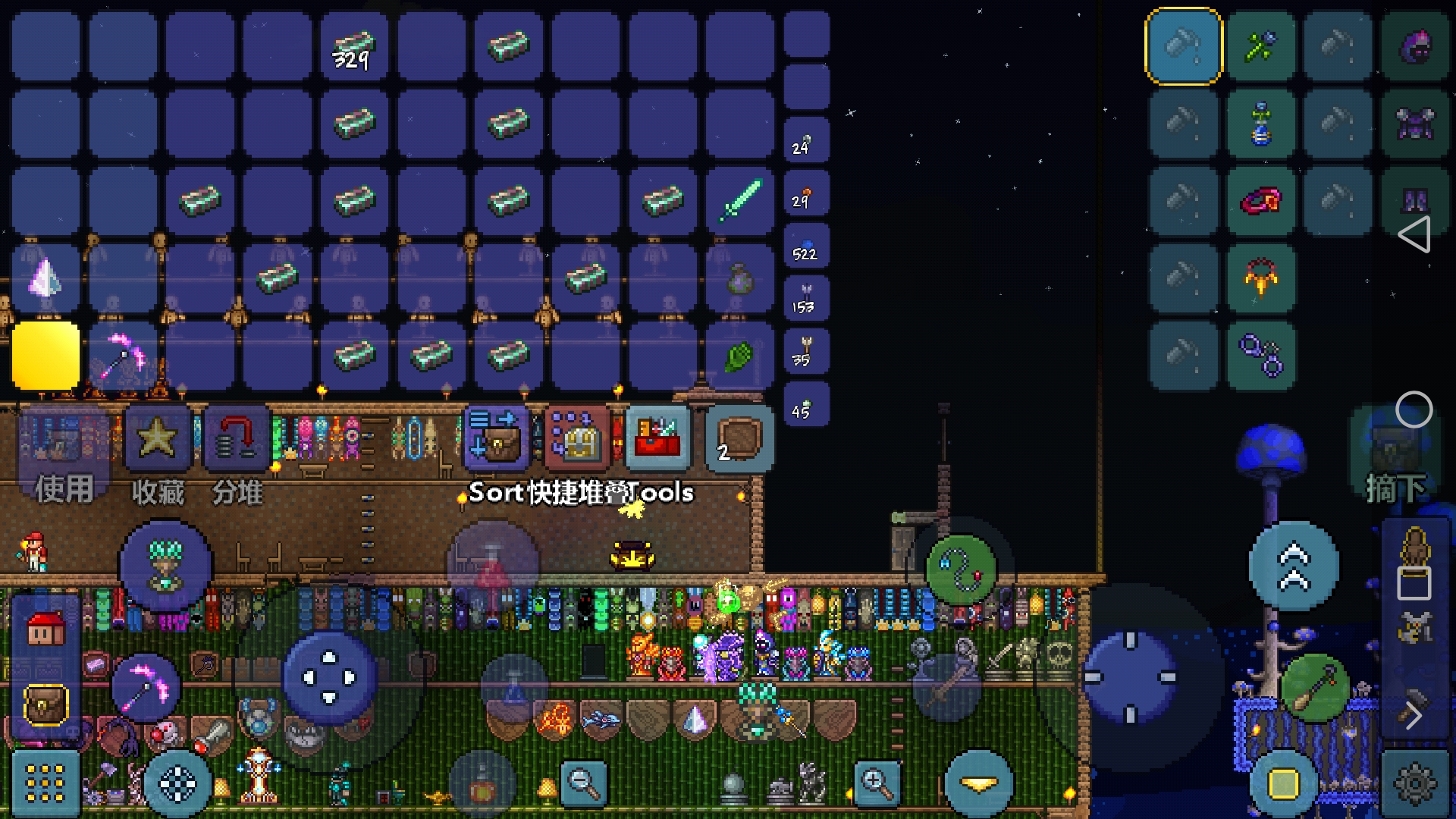Use the green grappling hook button
Viewport: 1456px width, 819px height.
click(961, 570)
